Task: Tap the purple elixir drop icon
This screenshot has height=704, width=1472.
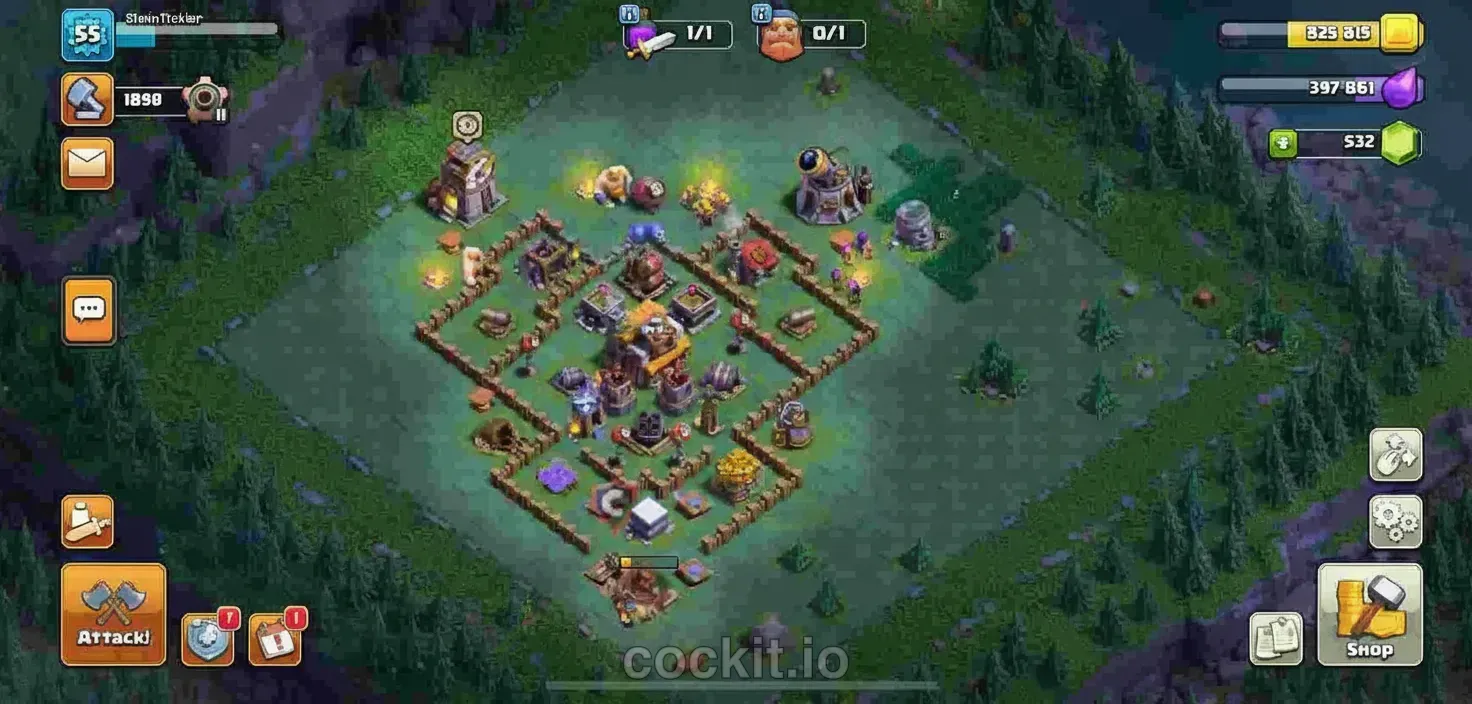Action: tap(1400, 89)
